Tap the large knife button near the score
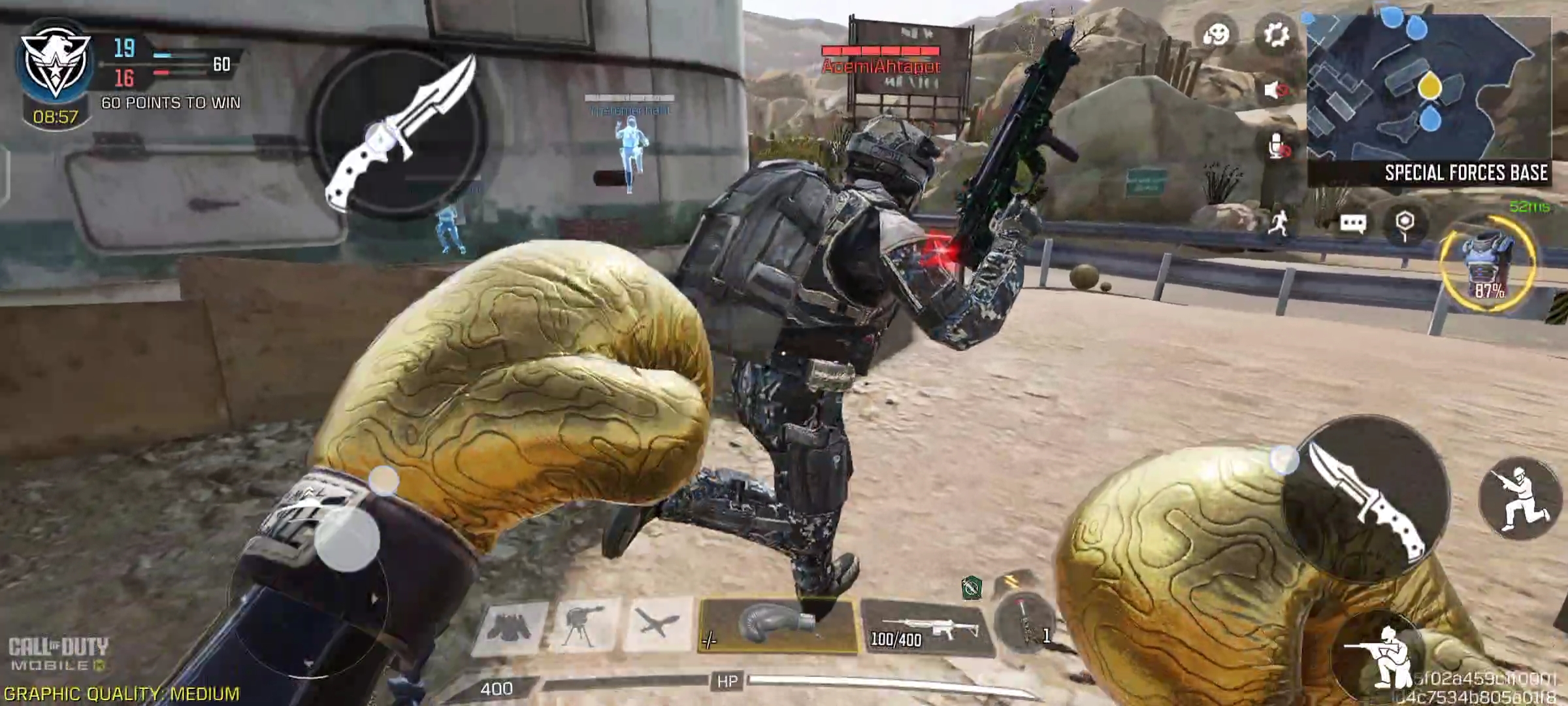The height and width of the screenshot is (706, 1568). [400, 134]
